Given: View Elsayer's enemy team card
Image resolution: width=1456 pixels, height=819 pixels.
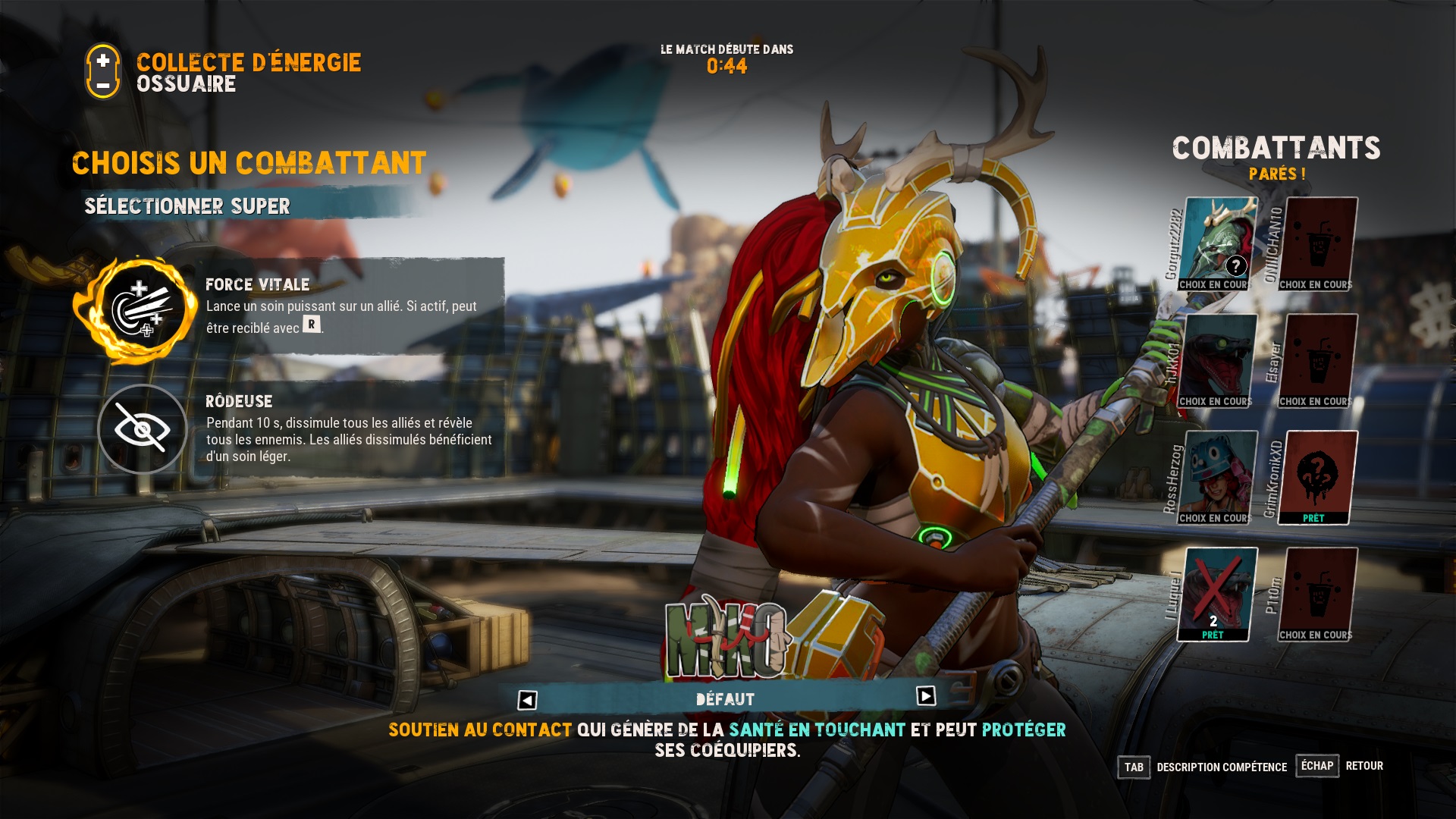Looking at the screenshot, I should pyautogui.click(x=1319, y=361).
